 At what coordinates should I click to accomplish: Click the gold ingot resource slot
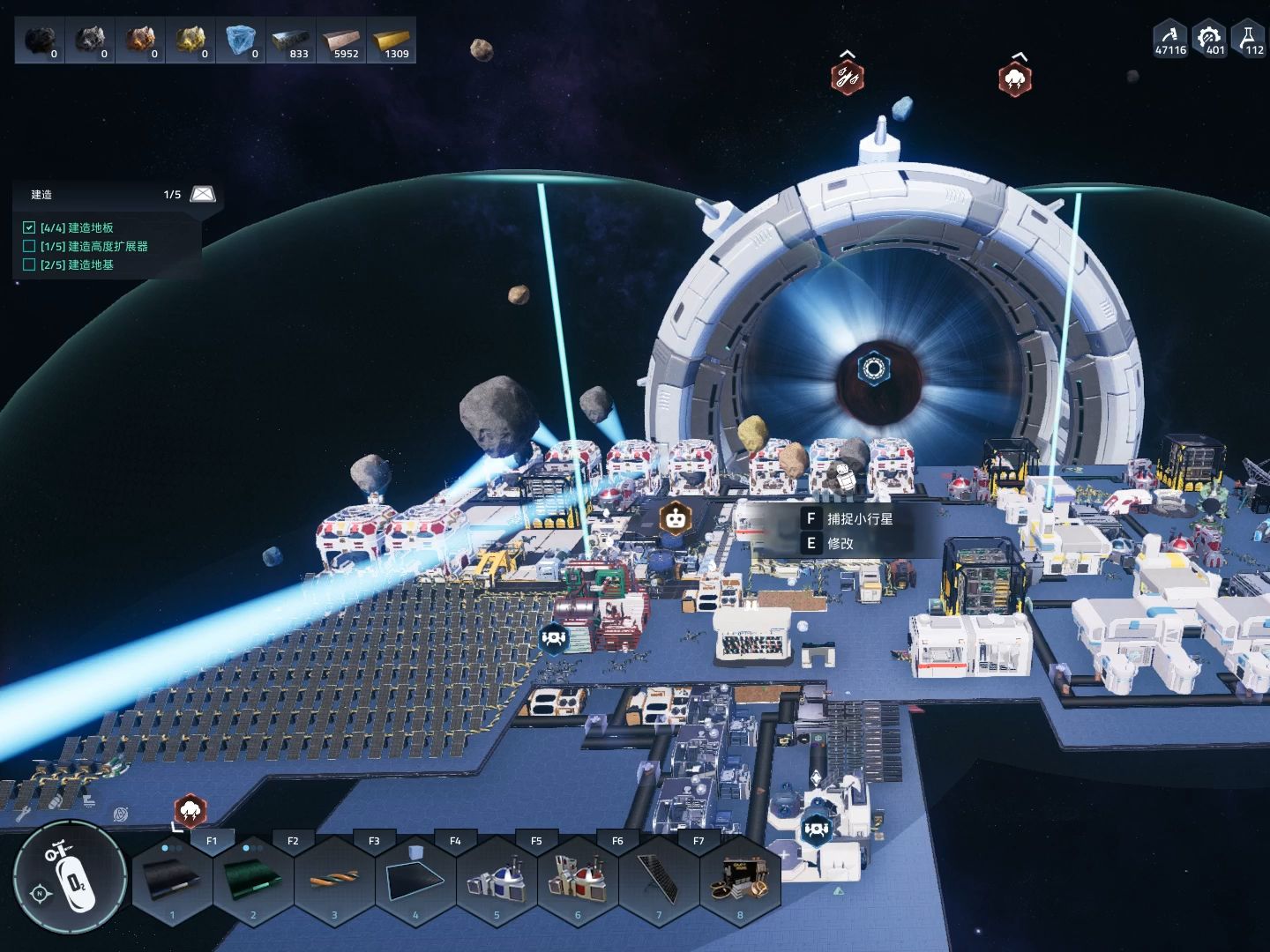[x=392, y=41]
